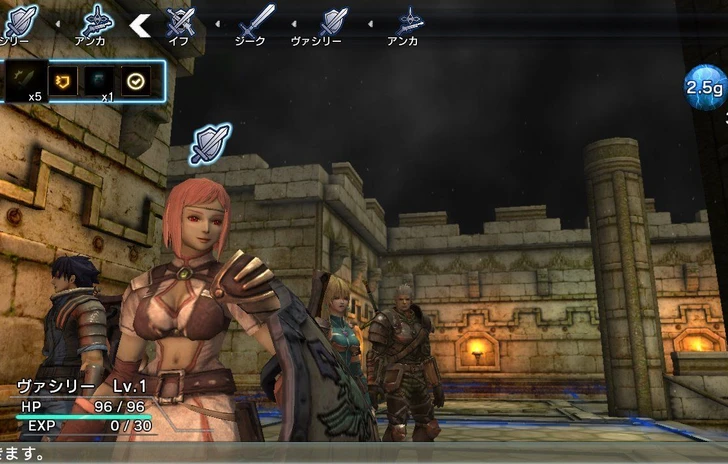
Task: Select the dark item slot with x1
Action: (100, 79)
